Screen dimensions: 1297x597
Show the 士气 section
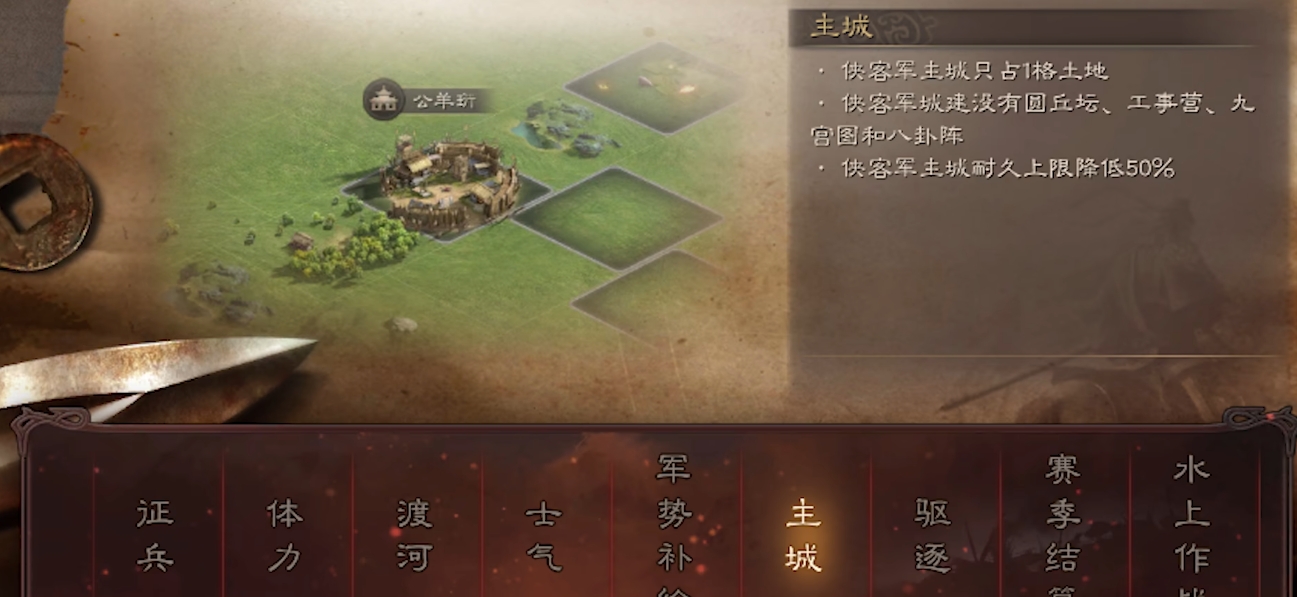click(x=544, y=535)
